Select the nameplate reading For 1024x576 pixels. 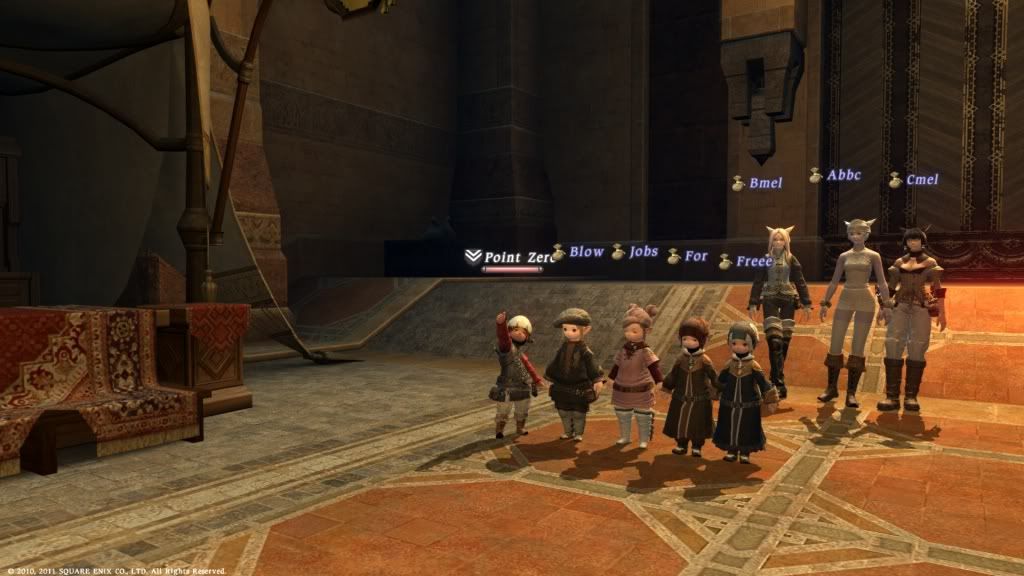(x=696, y=256)
